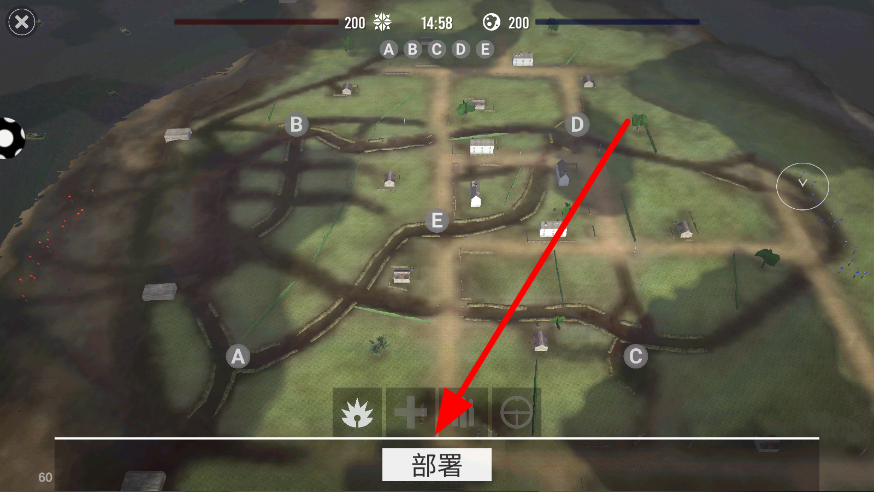Click the 部署 deploy button

pos(437,465)
